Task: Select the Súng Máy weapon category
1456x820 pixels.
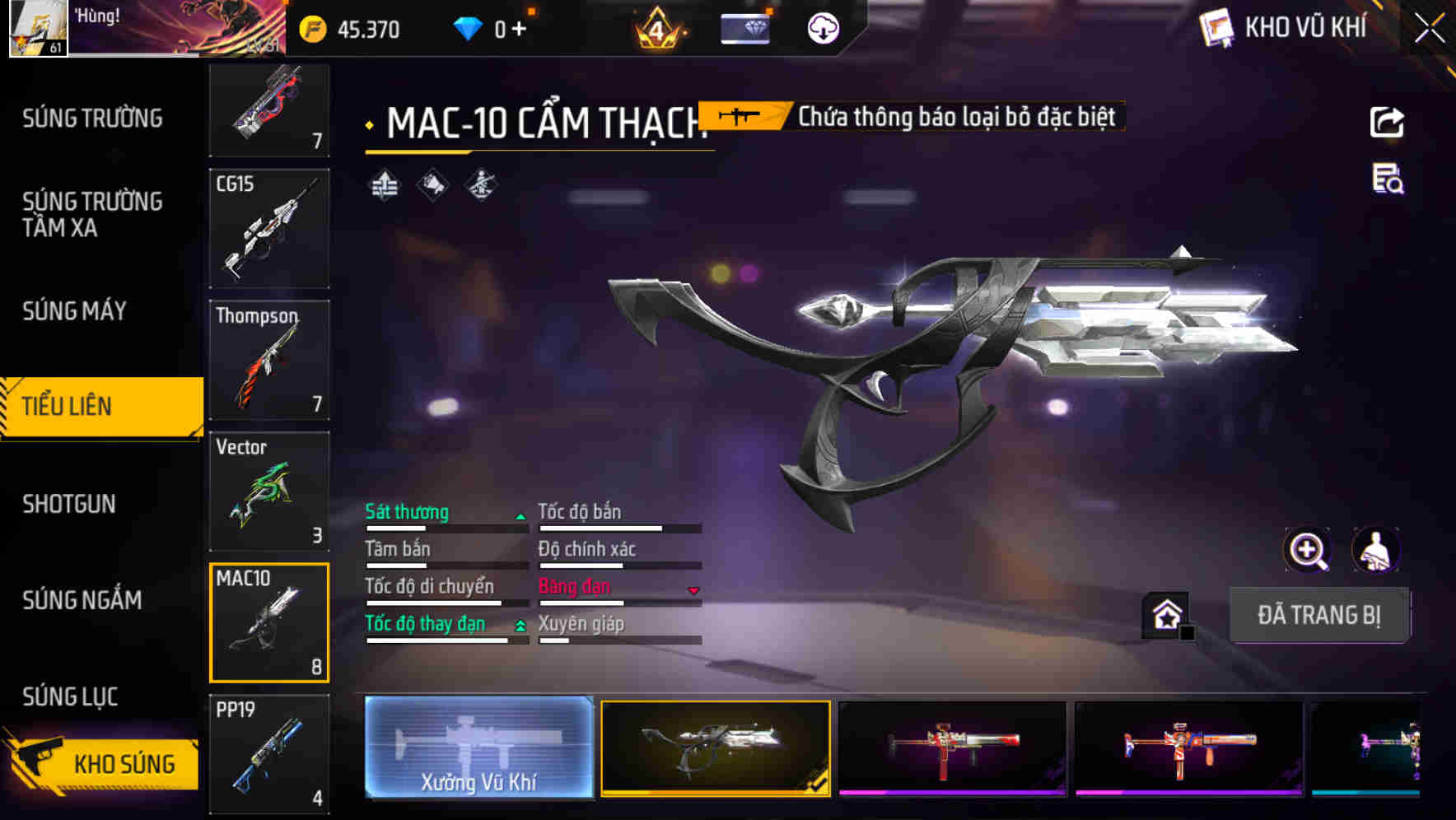Action: 74,311
